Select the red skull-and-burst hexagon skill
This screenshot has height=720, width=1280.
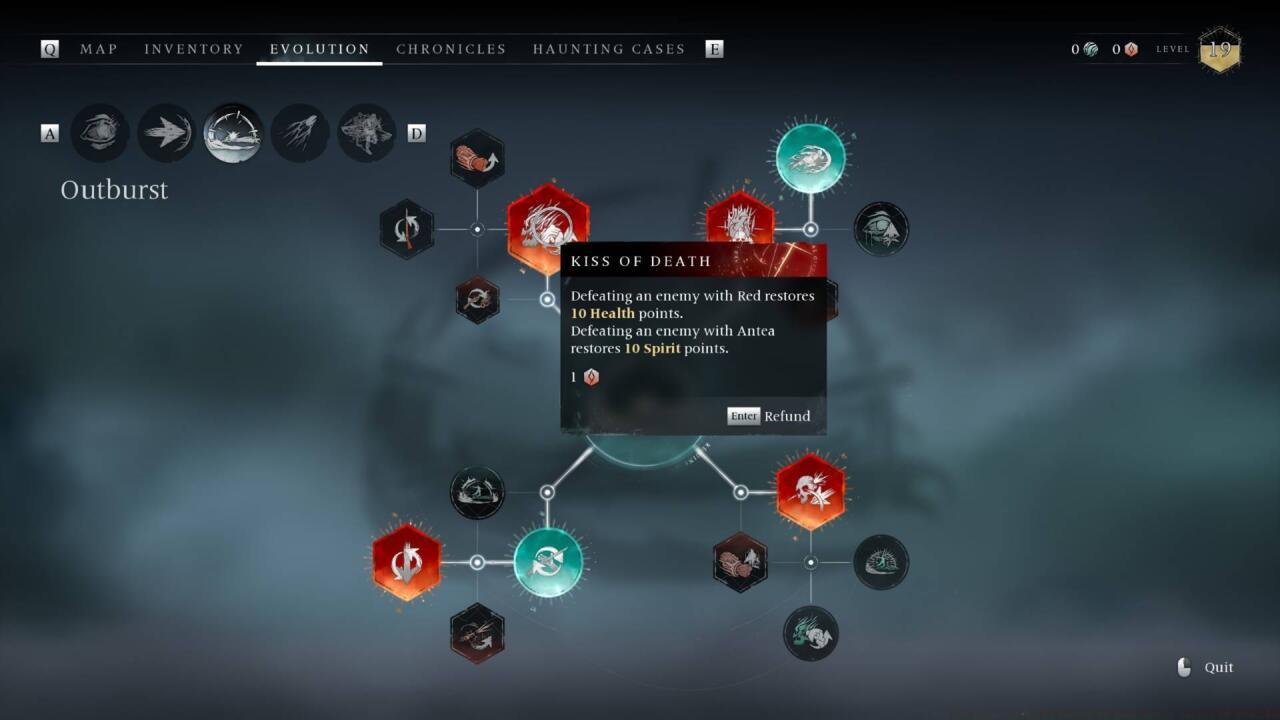click(810, 492)
